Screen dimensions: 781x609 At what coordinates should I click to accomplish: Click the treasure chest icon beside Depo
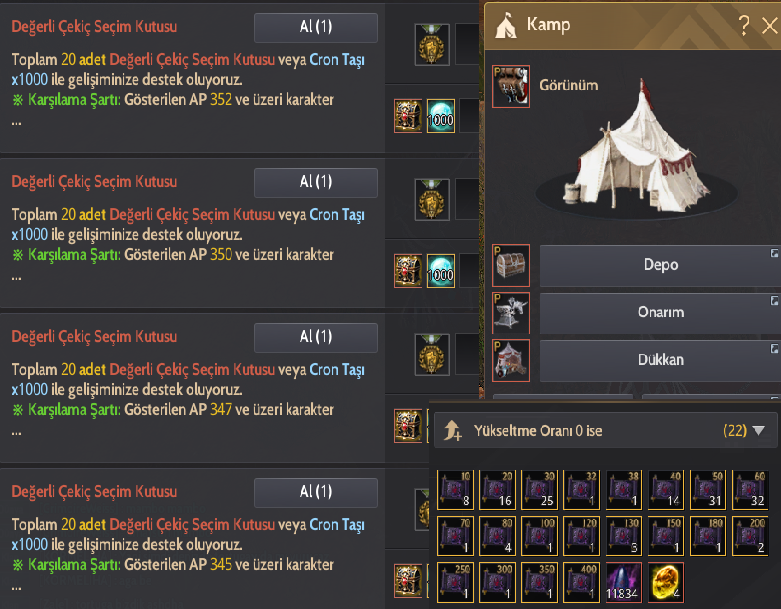coord(511,266)
